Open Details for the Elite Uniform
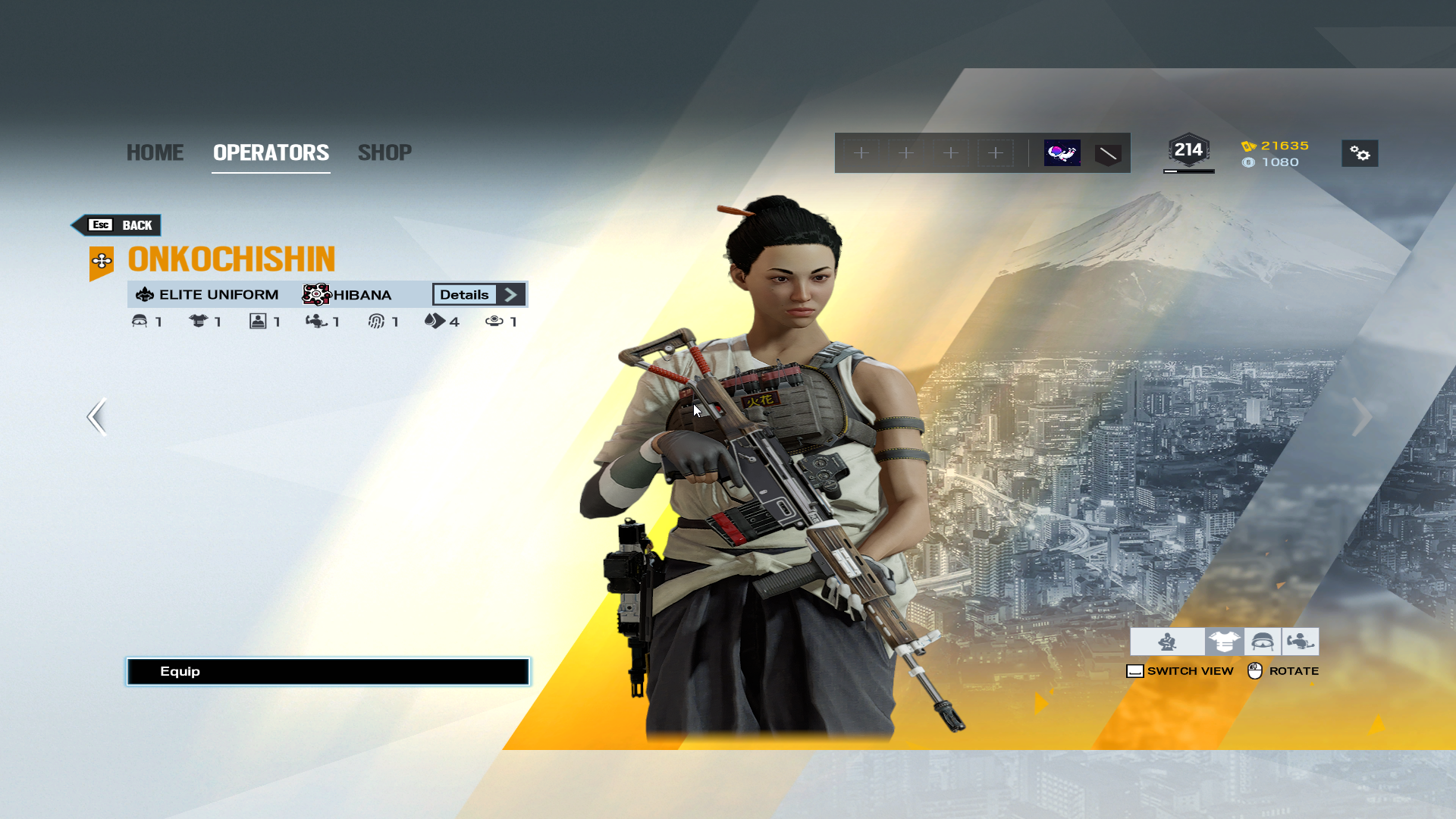 [479, 294]
